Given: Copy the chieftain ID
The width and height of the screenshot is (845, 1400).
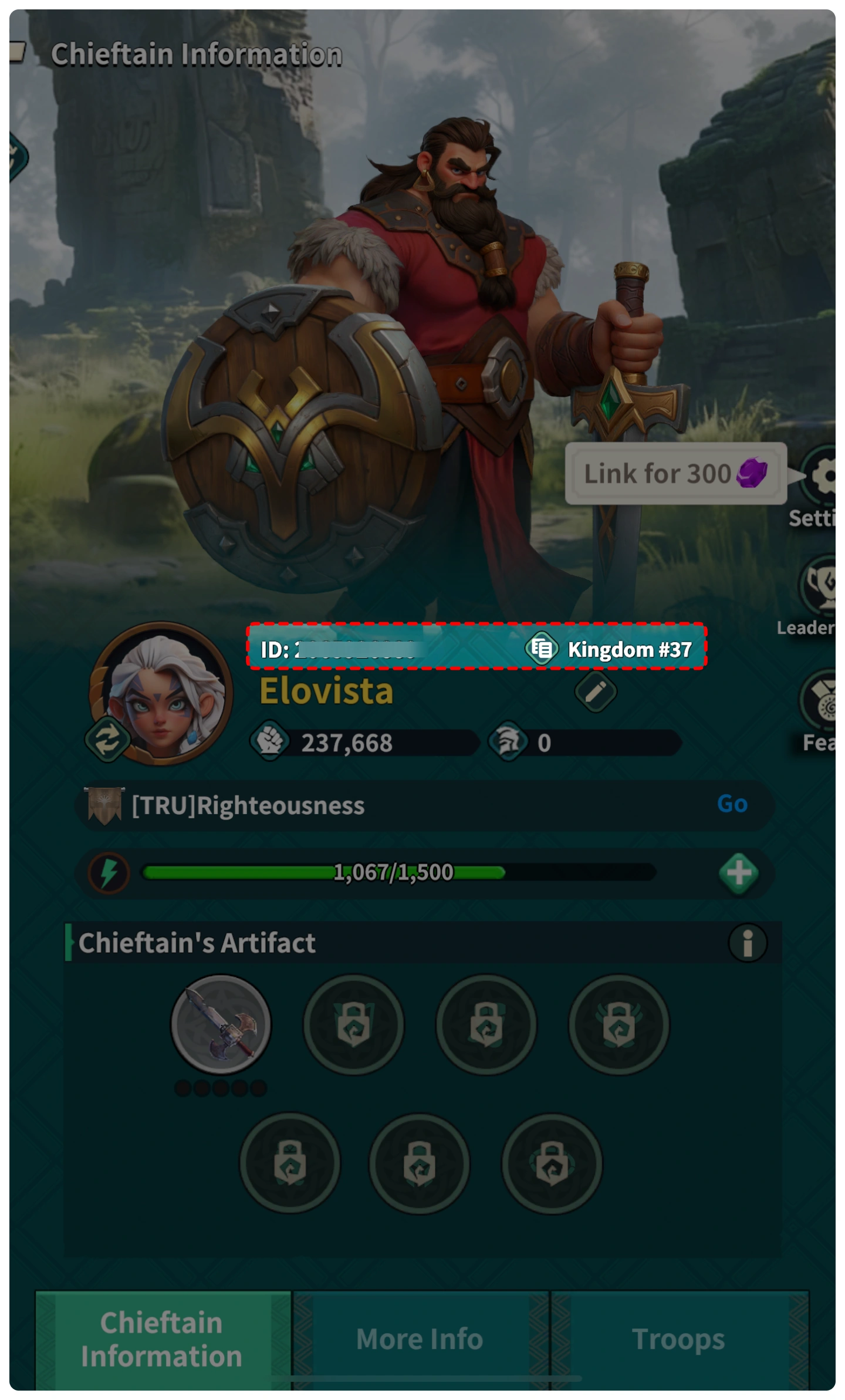Looking at the screenshot, I should [x=541, y=649].
